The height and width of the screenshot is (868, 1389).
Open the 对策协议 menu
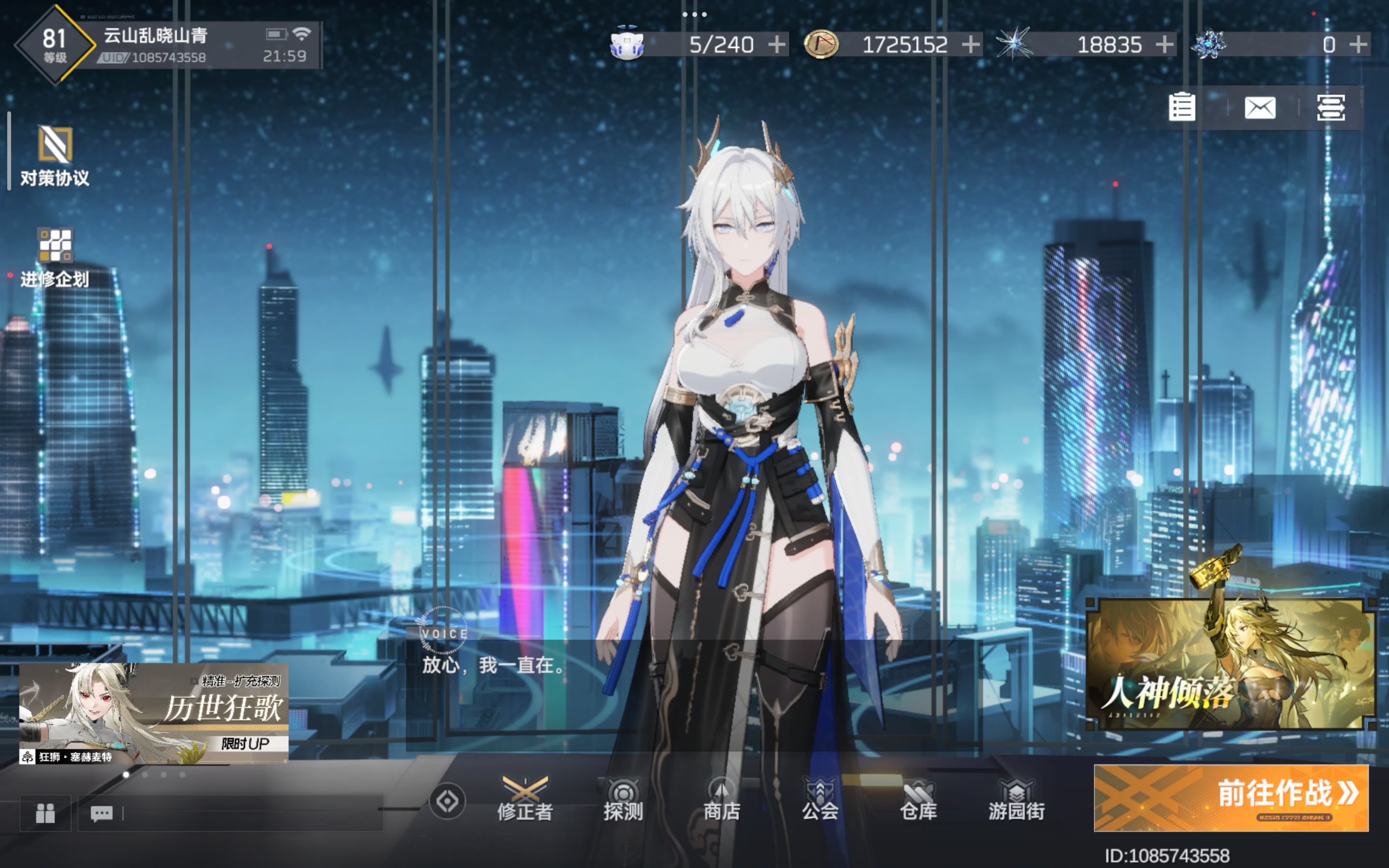(x=55, y=155)
